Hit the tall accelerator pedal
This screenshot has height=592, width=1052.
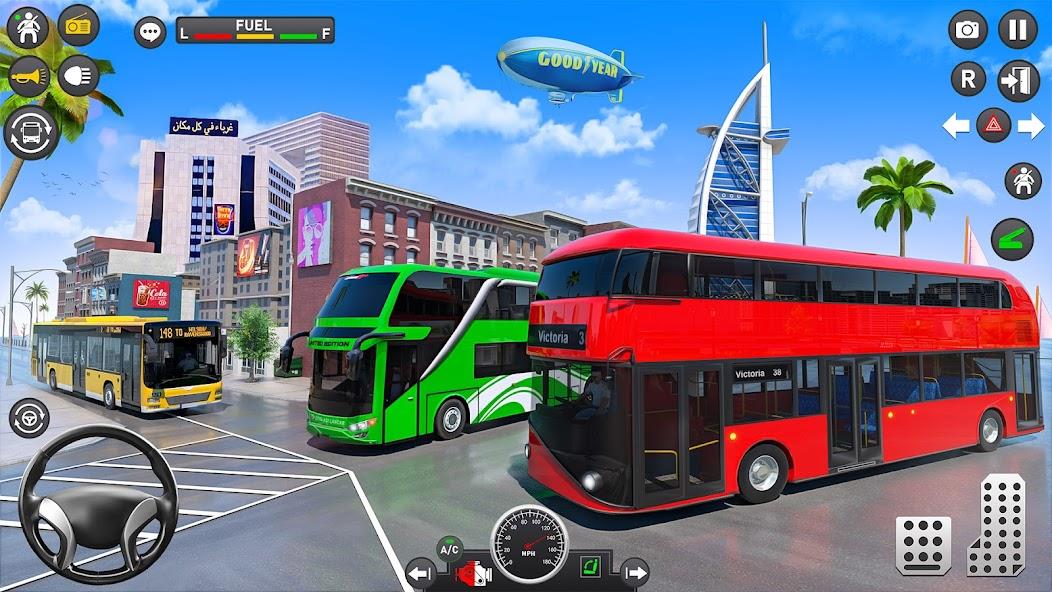click(997, 525)
